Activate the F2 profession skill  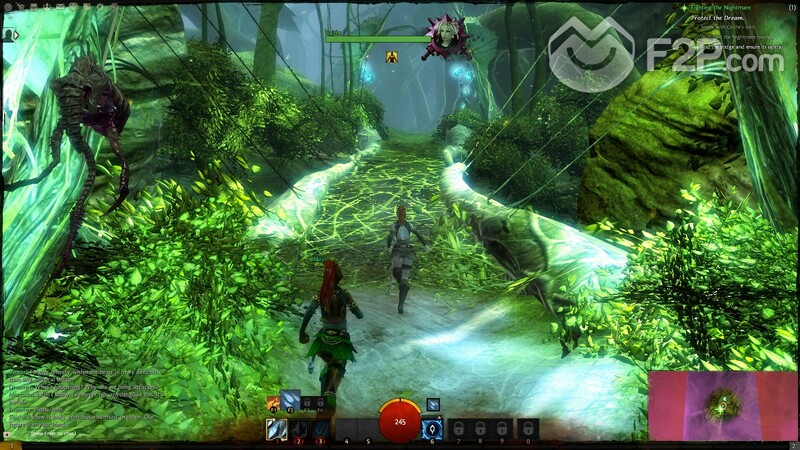291,401
